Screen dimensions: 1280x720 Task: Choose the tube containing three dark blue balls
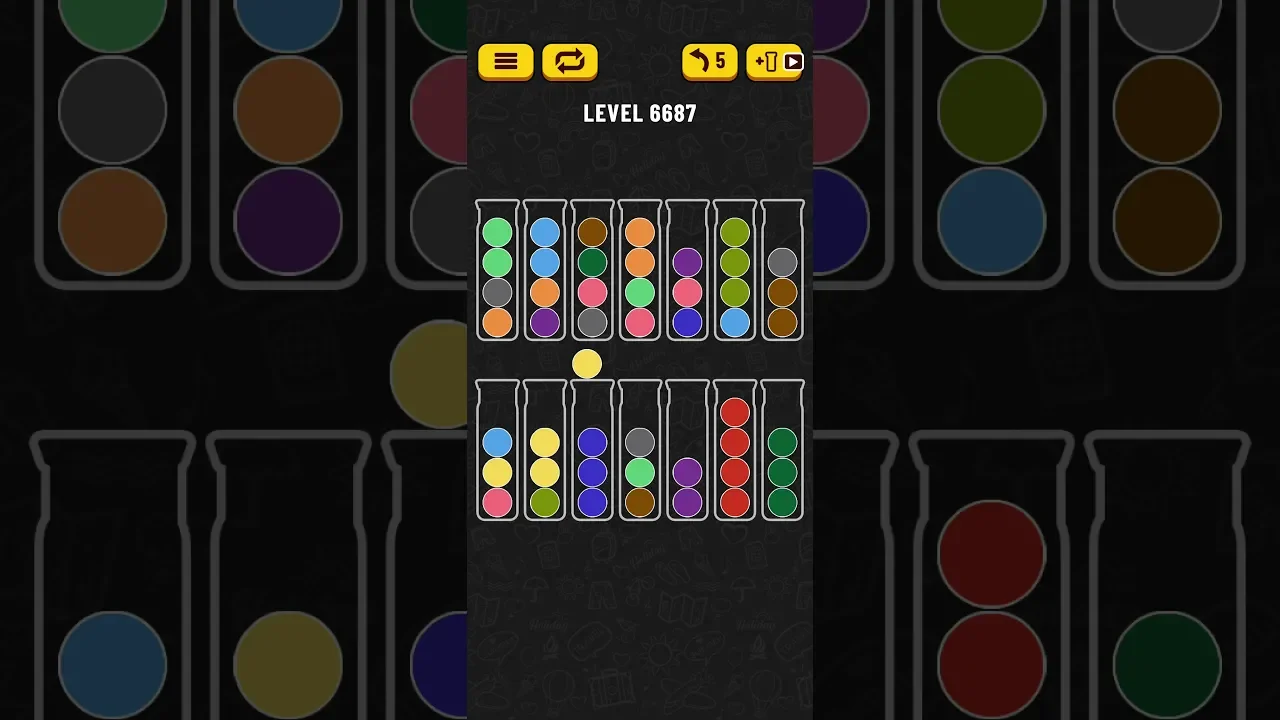593,452
